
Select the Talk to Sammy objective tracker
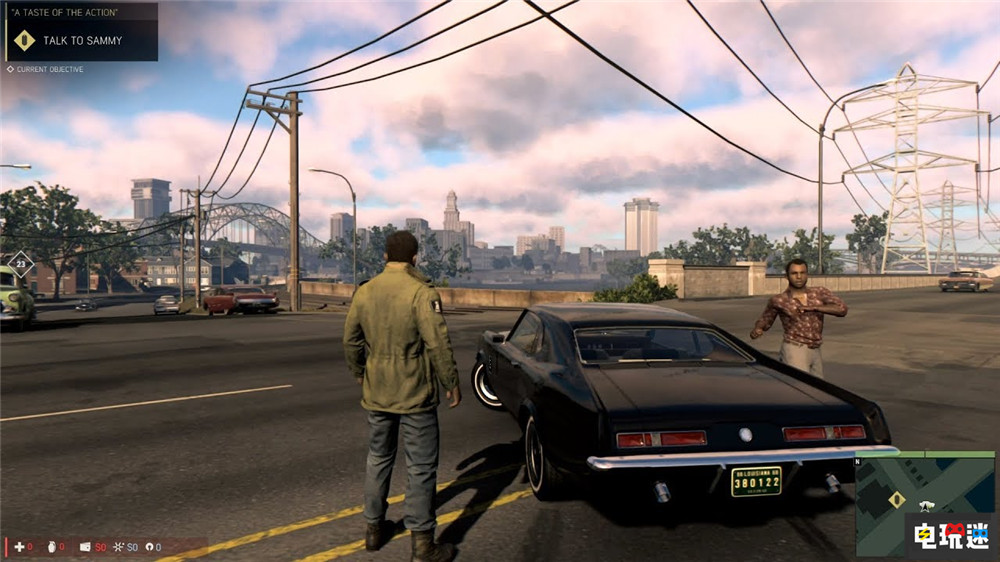82,40
